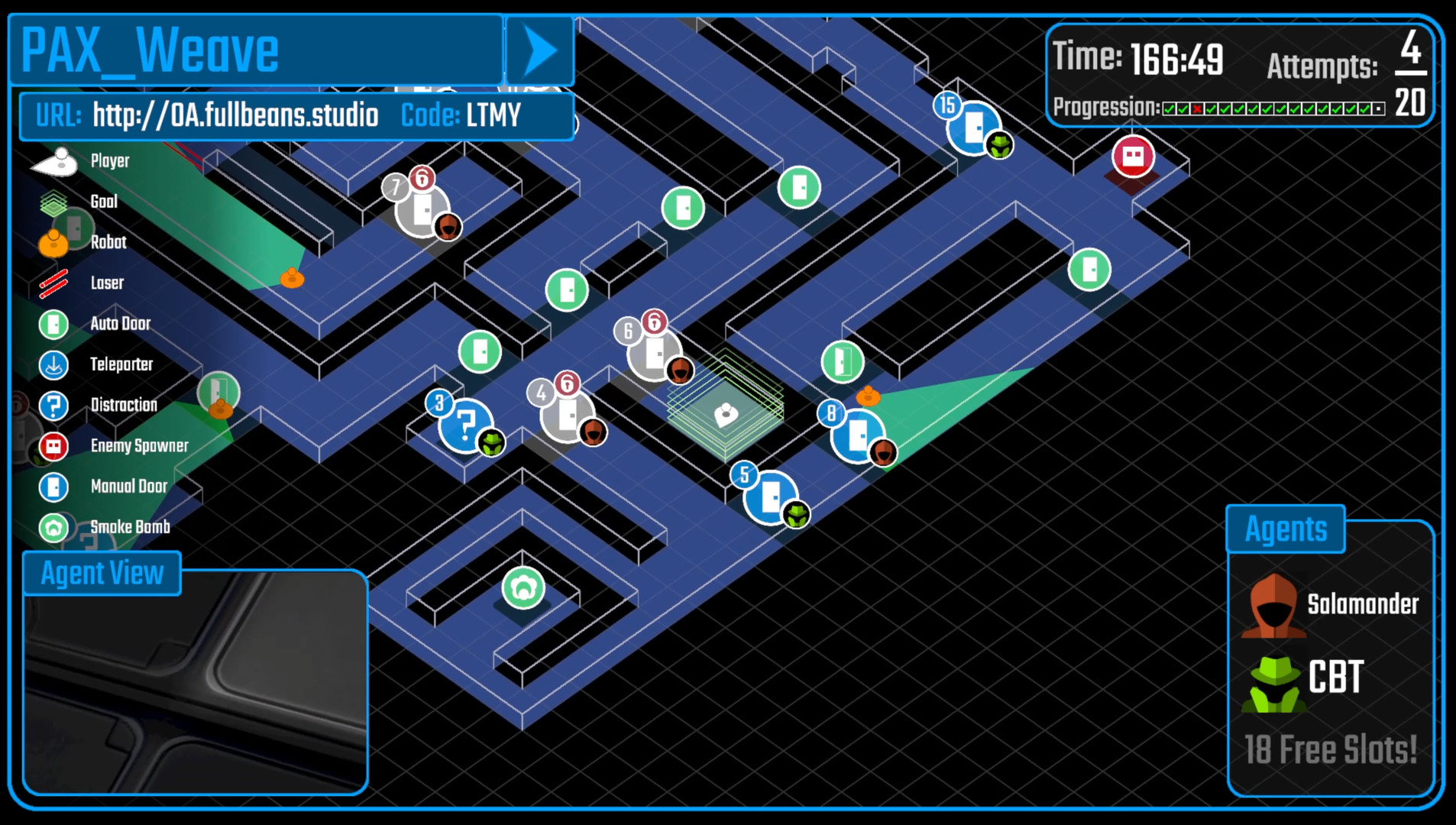Select the room code LTMY
Image resolution: width=1456 pixels, height=825 pixels.
click(x=493, y=115)
